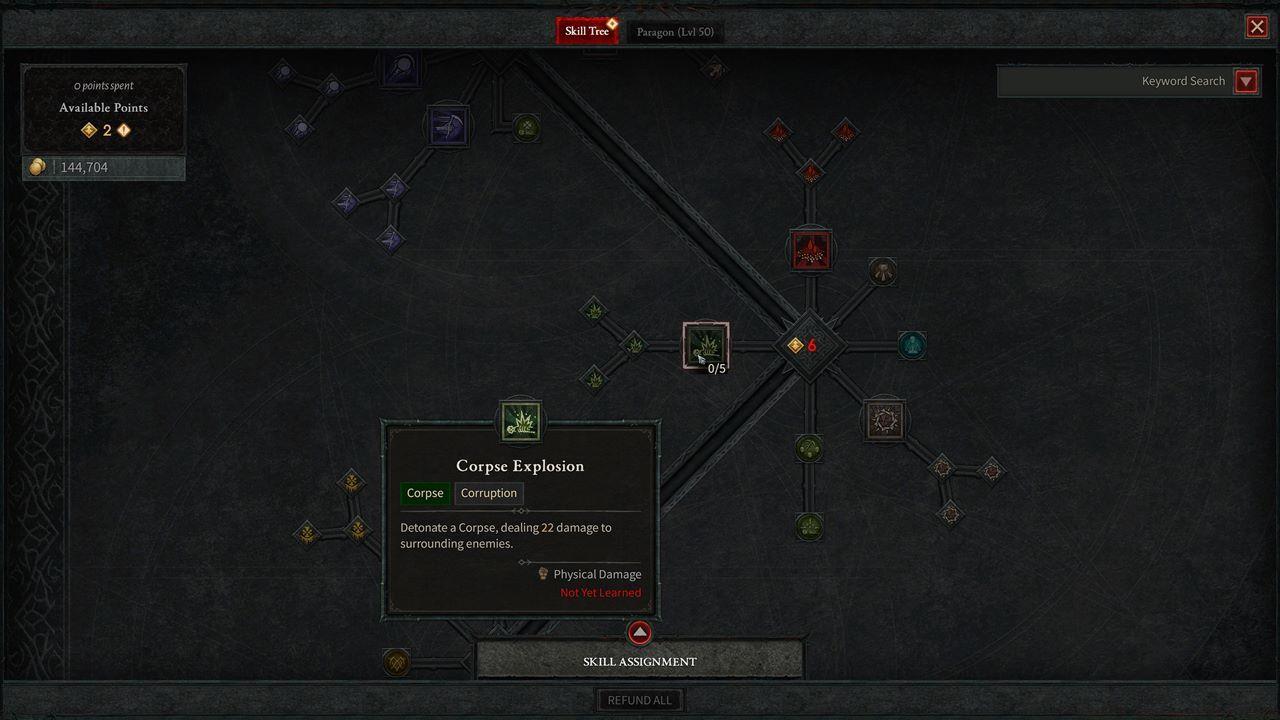Select the Corpse Explosion skill node

tap(706, 346)
